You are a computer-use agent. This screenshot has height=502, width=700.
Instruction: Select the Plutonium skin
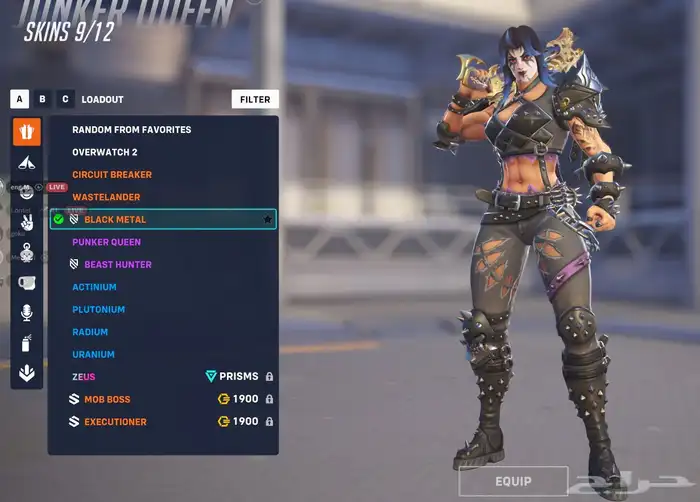pos(98,310)
